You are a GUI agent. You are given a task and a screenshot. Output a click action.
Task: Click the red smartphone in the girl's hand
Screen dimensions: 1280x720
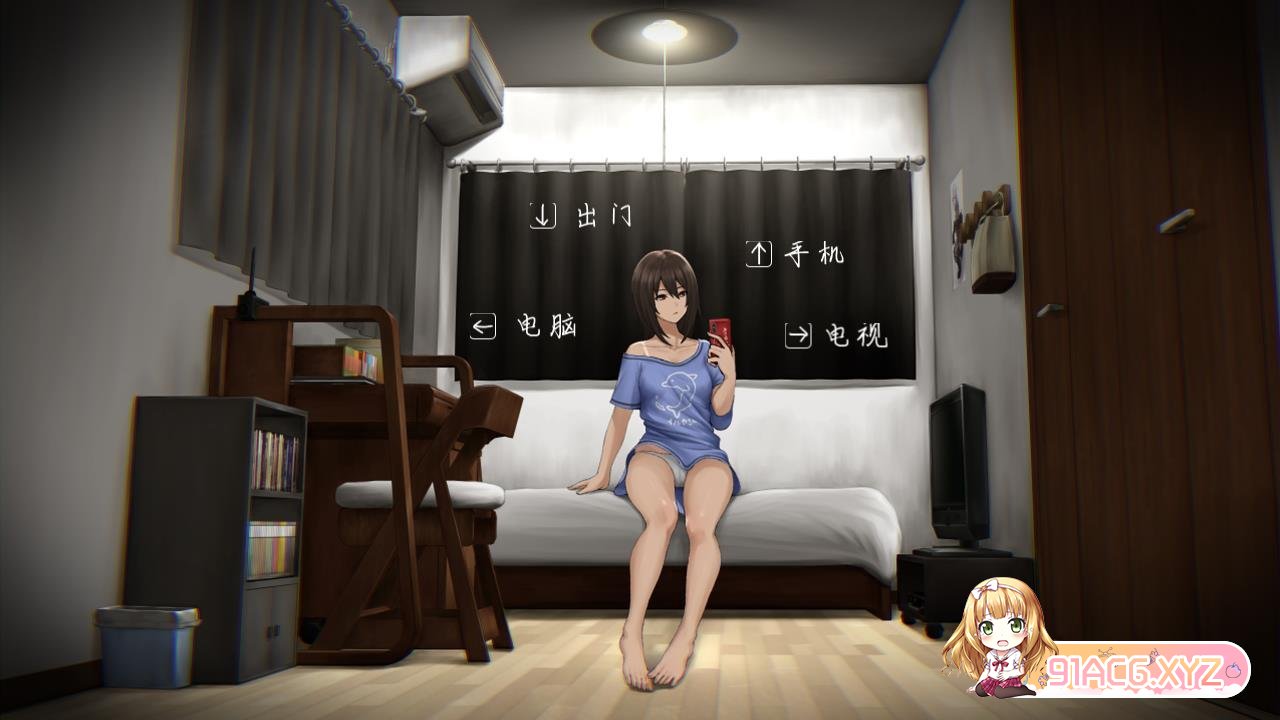click(x=721, y=330)
